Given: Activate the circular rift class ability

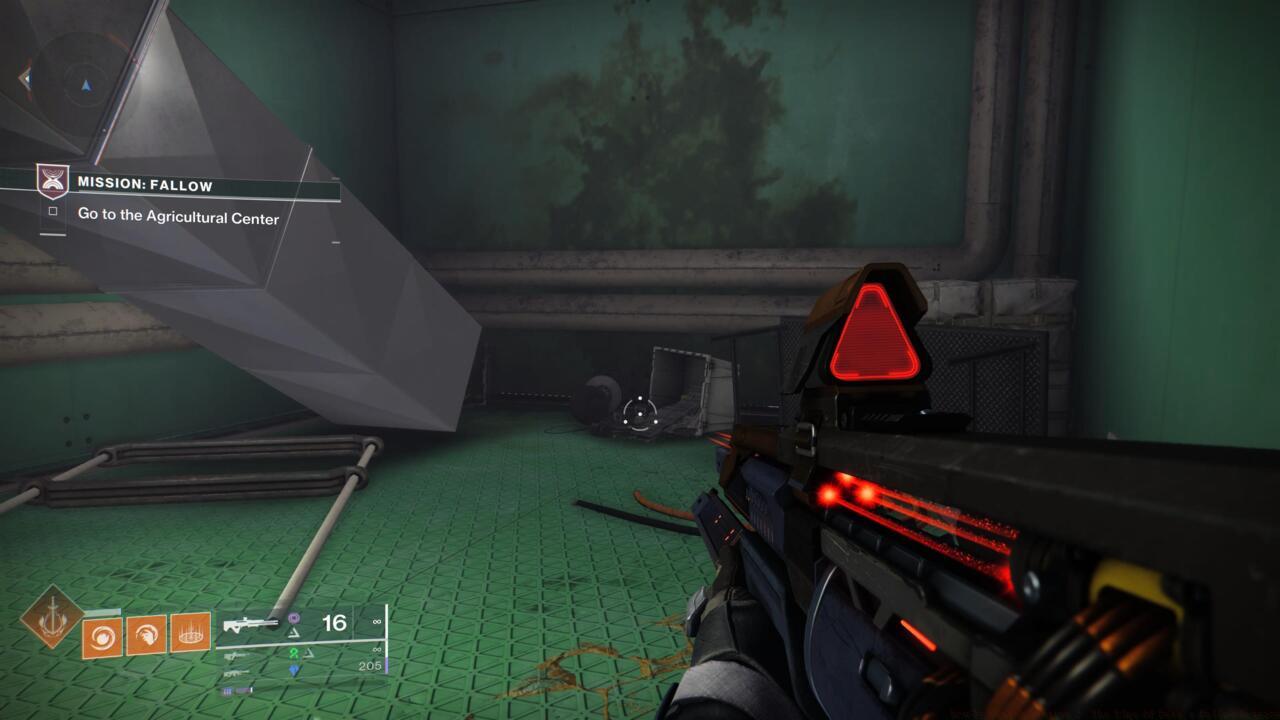Looking at the screenshot, I should 190,633.
